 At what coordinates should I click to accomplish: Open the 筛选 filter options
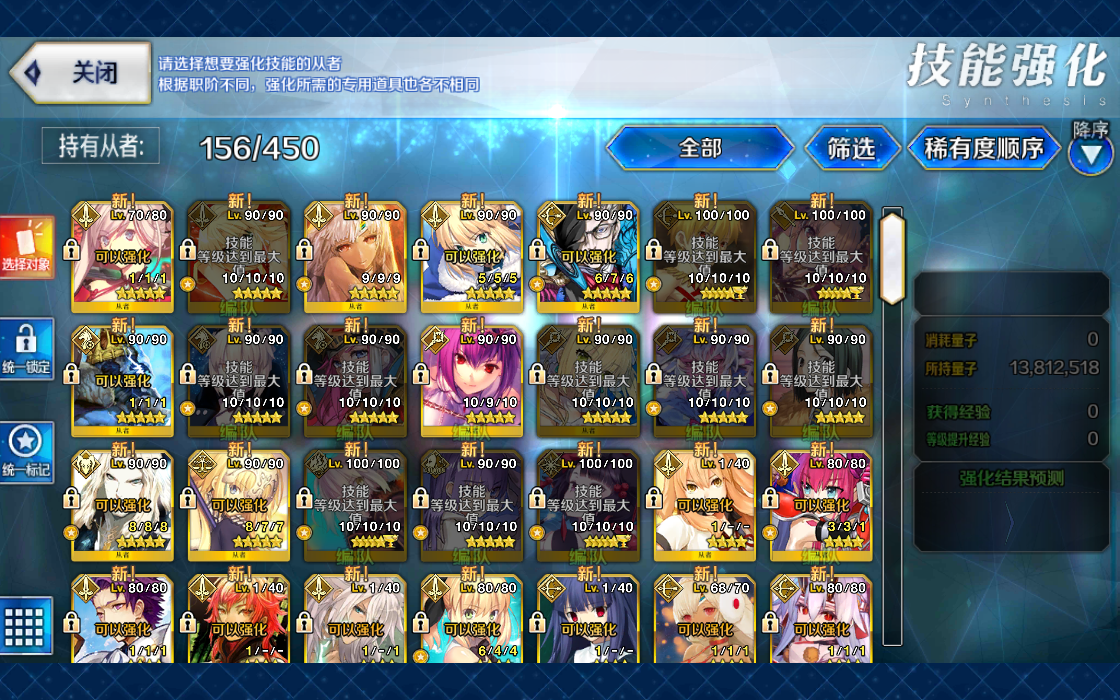851,148
